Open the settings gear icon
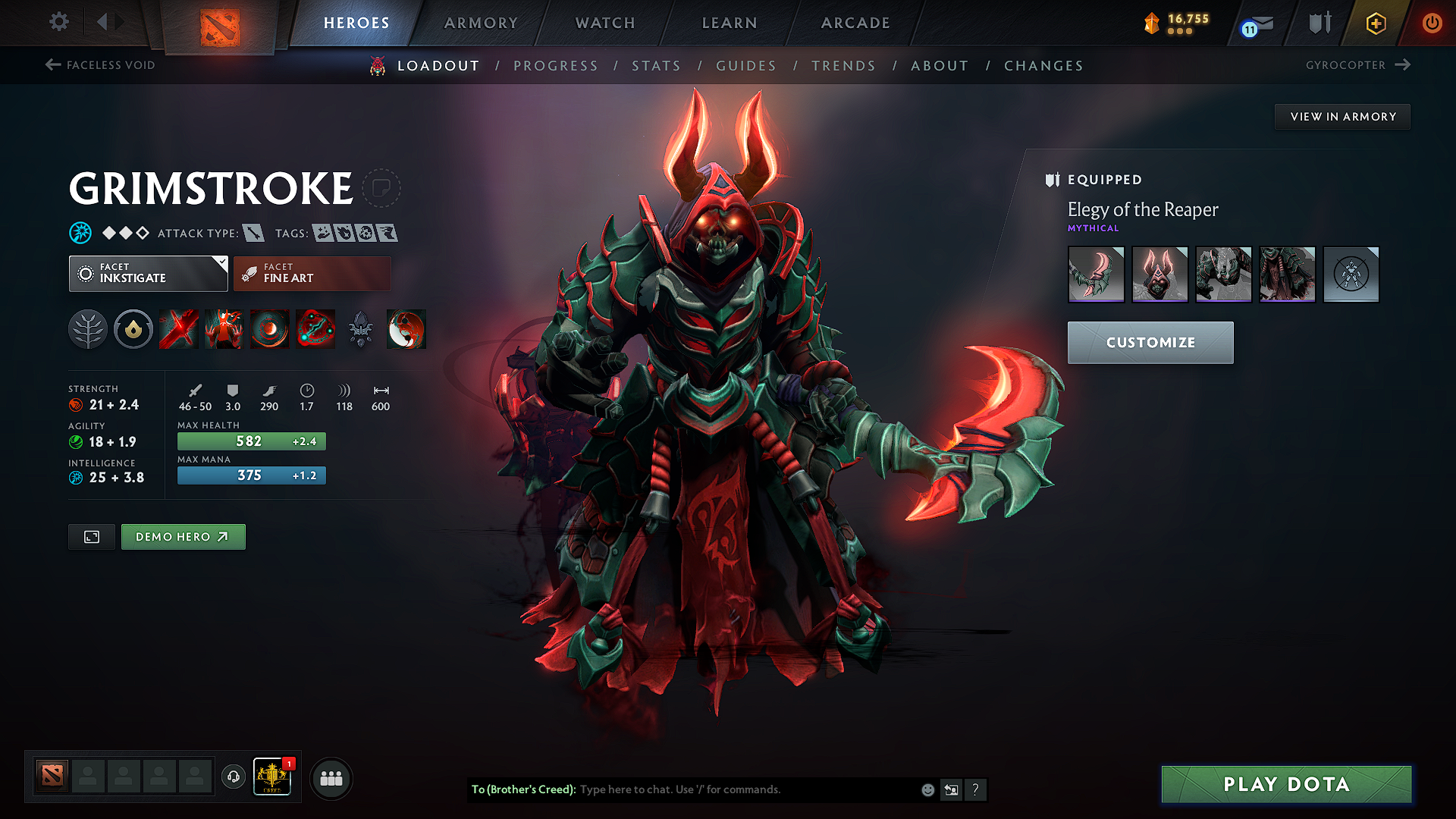Viewport: 1456px width, 819px height. (58, 22)
